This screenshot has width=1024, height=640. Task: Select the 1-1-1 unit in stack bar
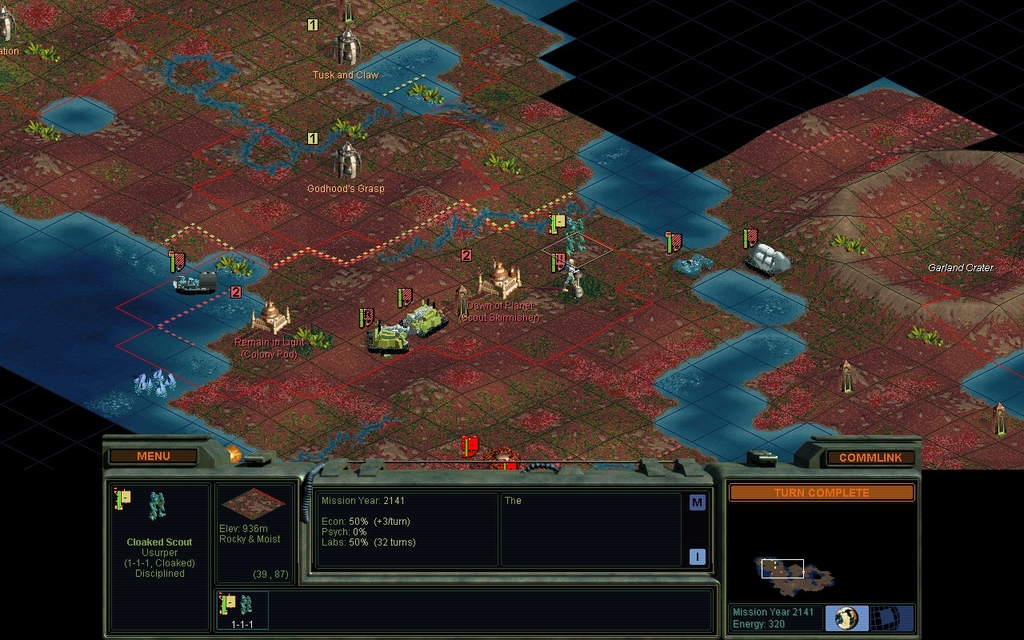pyautogui.click(x=240, y=608)
